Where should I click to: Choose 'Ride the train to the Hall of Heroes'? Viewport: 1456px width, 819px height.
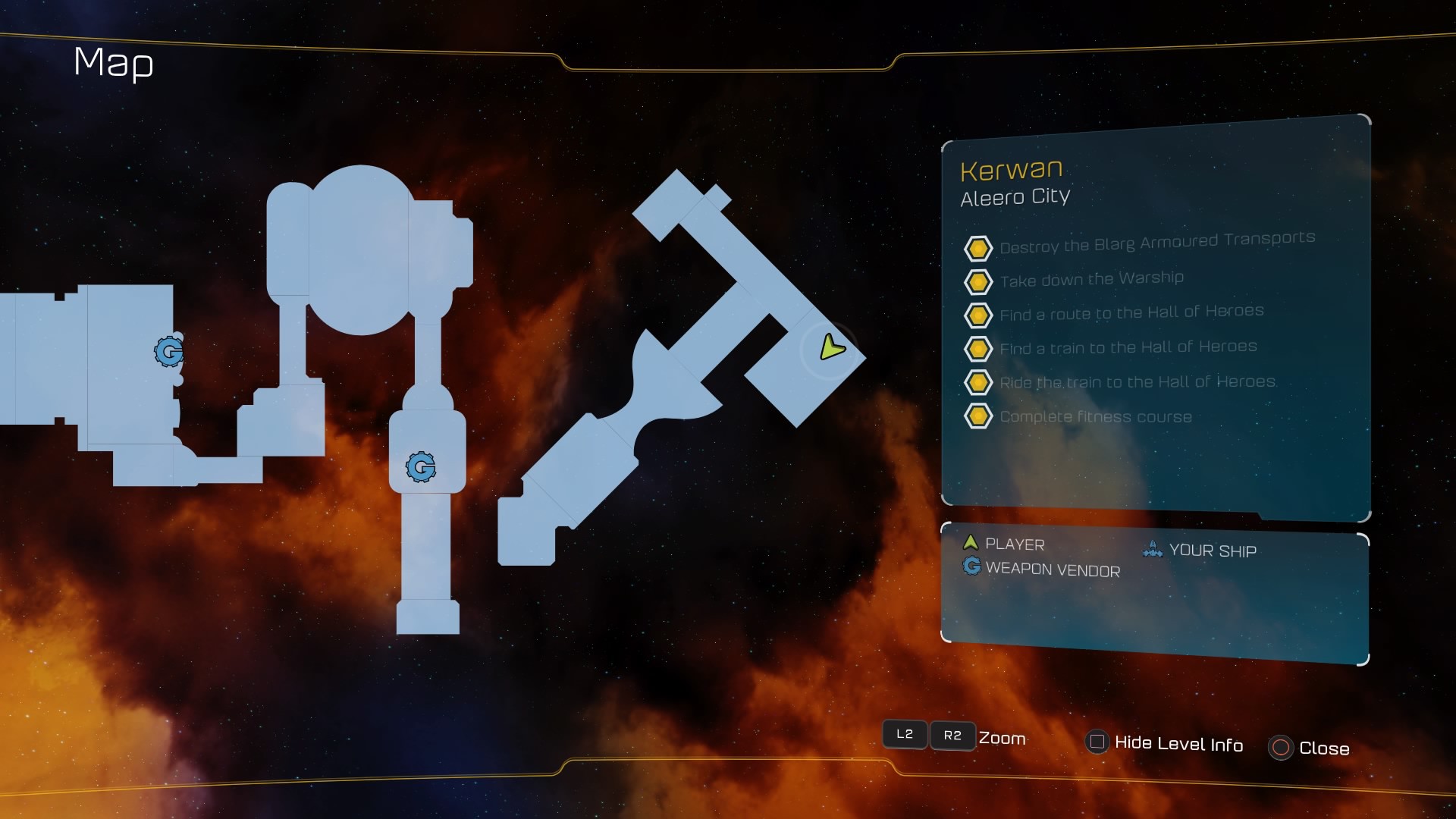1137,382
